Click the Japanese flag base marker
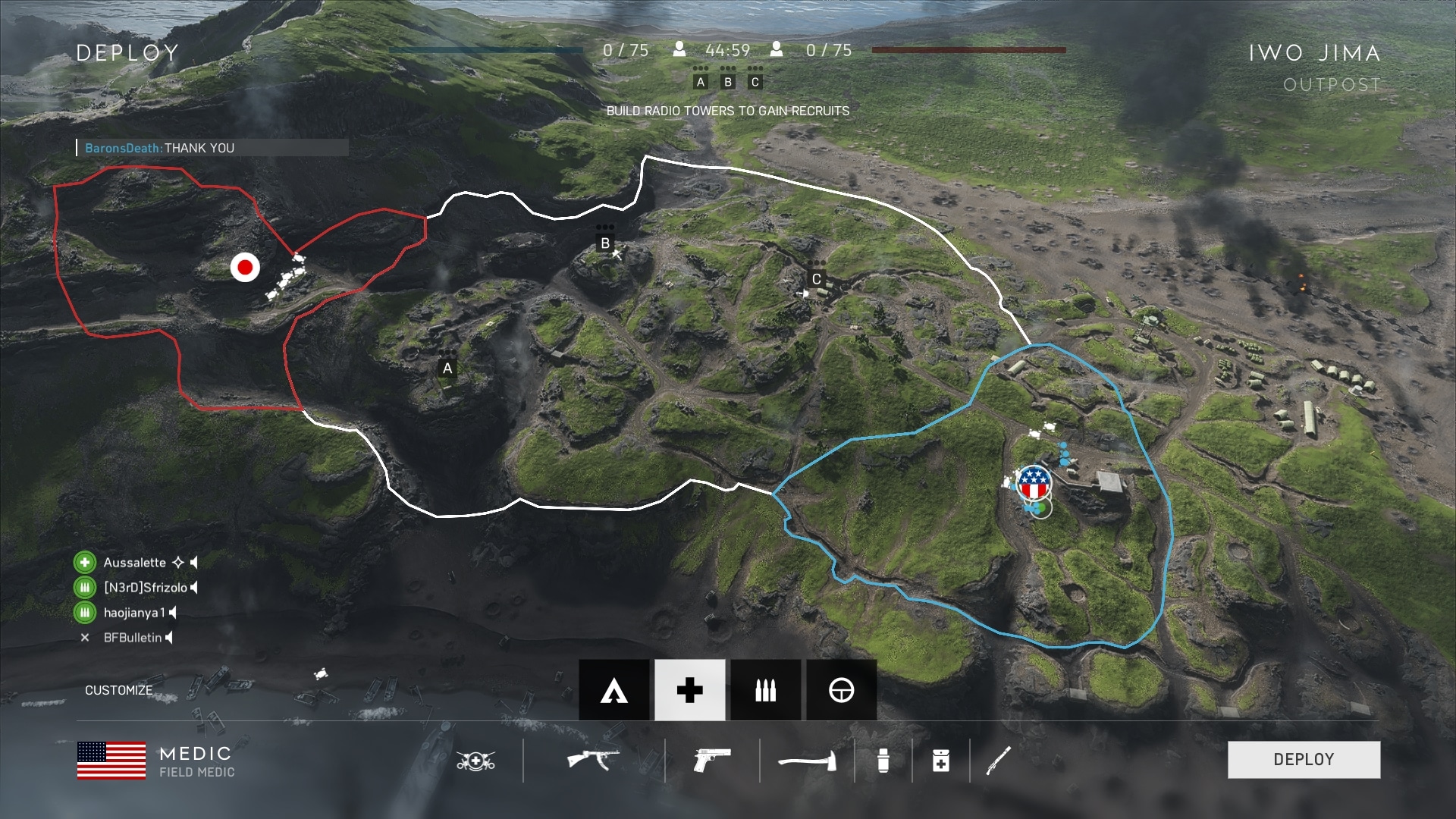 coord(245,267)
